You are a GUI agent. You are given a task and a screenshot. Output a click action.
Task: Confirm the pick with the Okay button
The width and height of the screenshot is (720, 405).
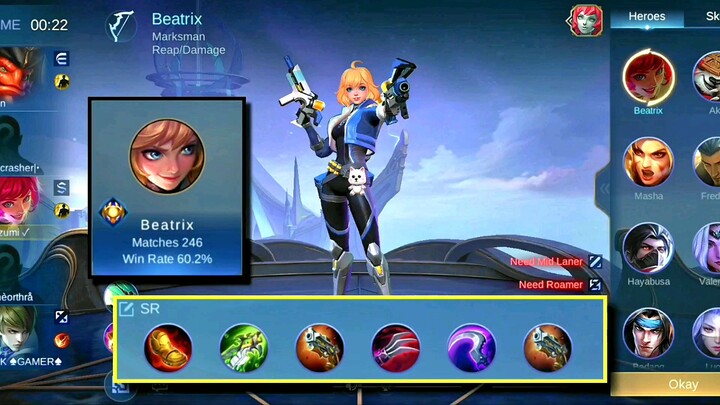click(683, 384)
